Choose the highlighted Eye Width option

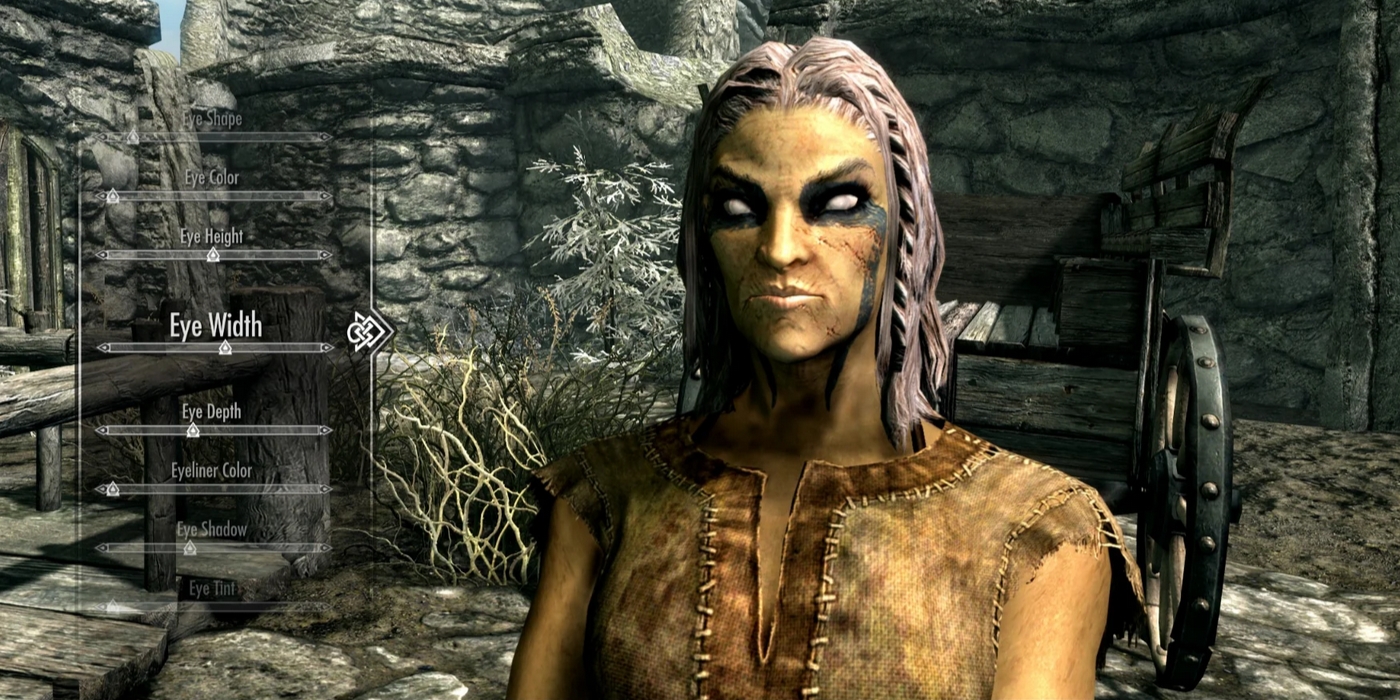(x=215, y=326)
